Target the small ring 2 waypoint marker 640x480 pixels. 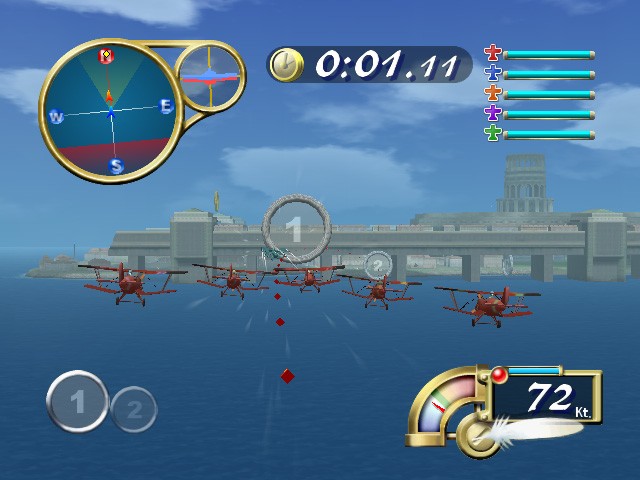tap(377, 265)
